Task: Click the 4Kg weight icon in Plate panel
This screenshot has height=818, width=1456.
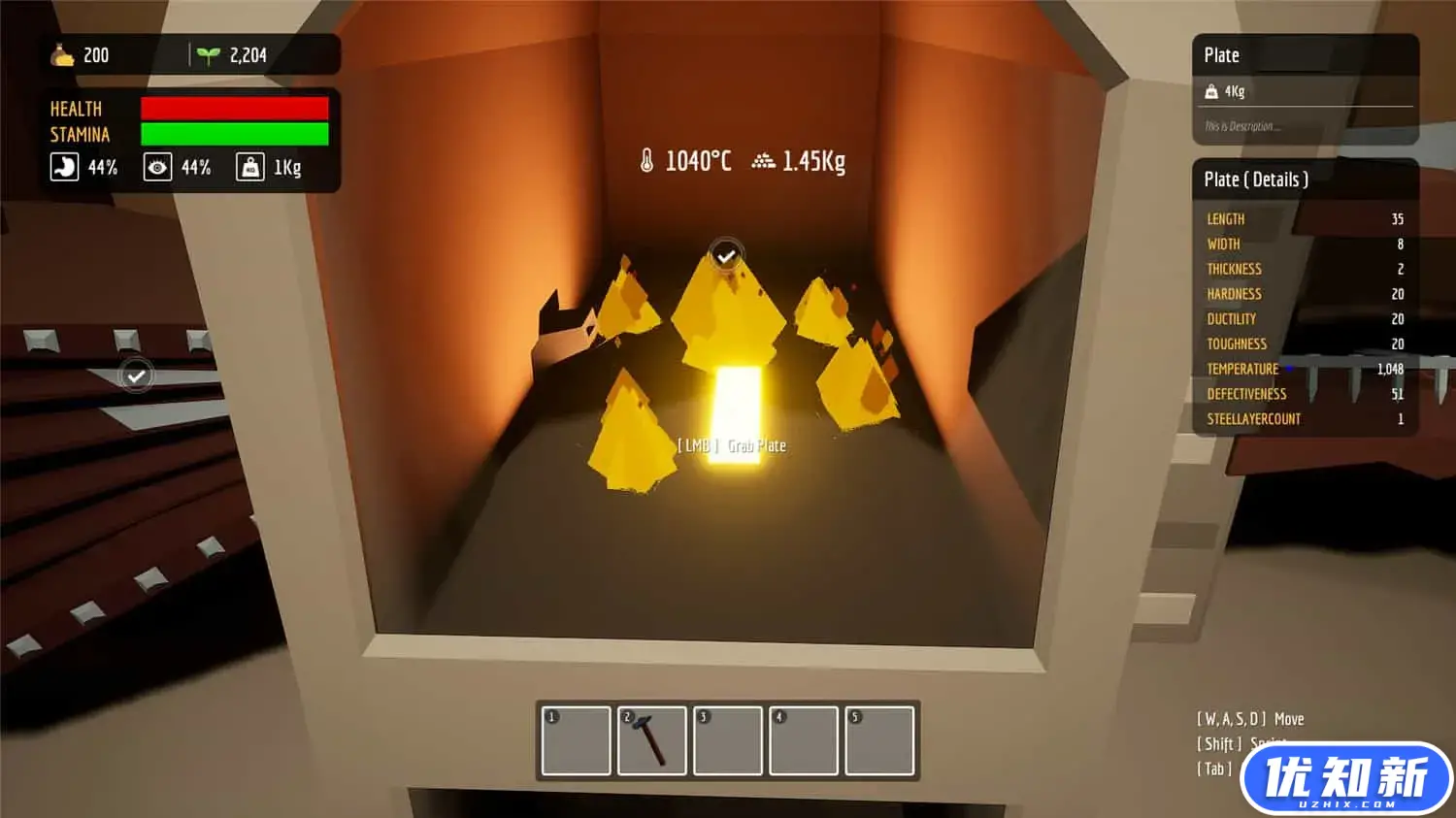Action: click(1212, 91)
